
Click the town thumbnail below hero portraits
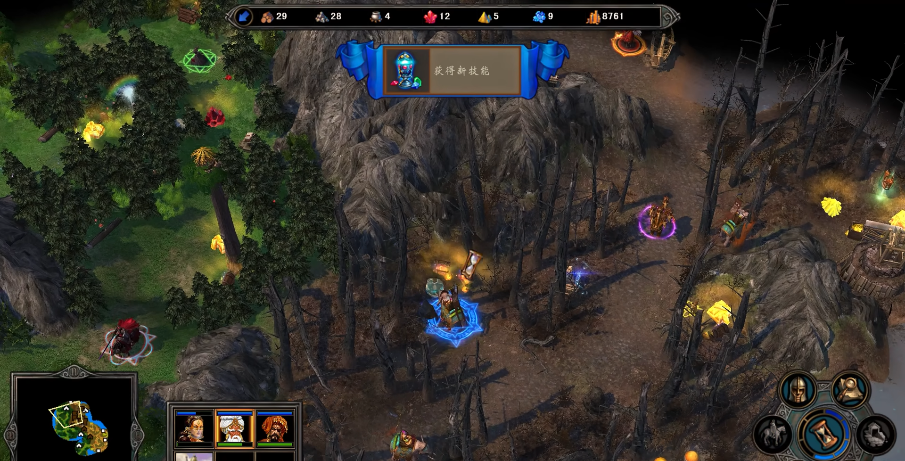tap(192, 456)
